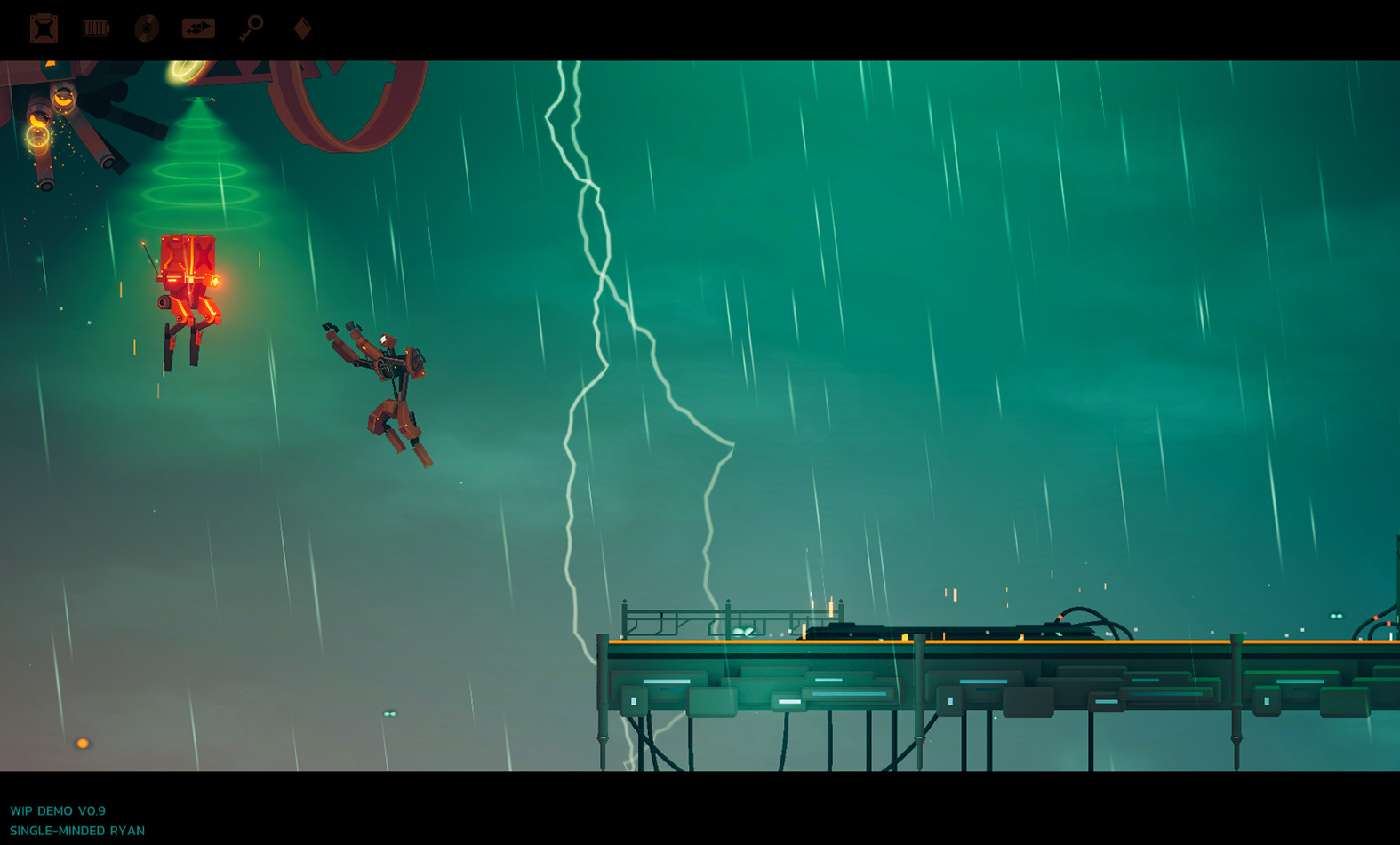The height and width of the screenshot is (845, 1400).
Task: Select the circuit card icon in the toolbar
Action: pos(200,28)
